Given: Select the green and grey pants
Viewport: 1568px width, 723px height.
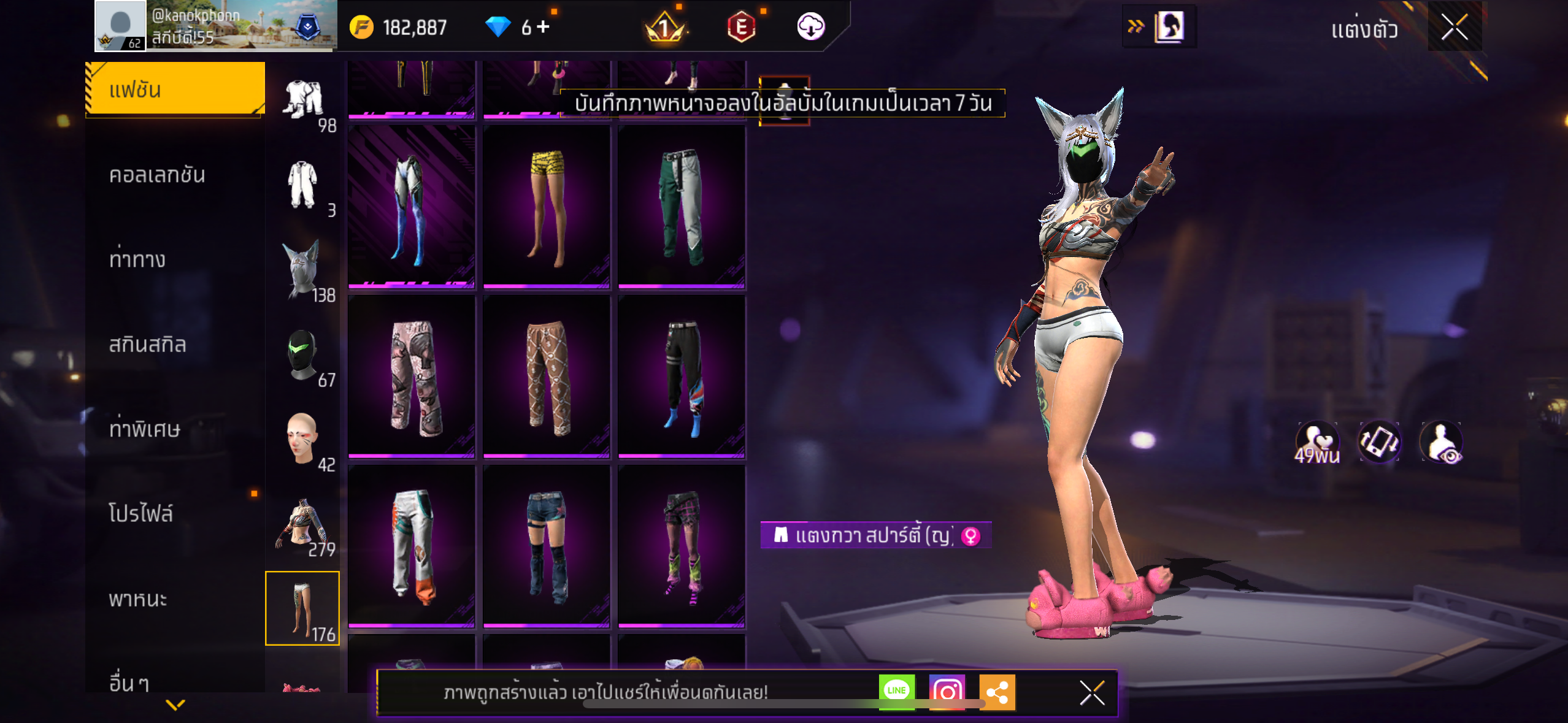Looking at the screenshot, I should [x=682, y=207].
